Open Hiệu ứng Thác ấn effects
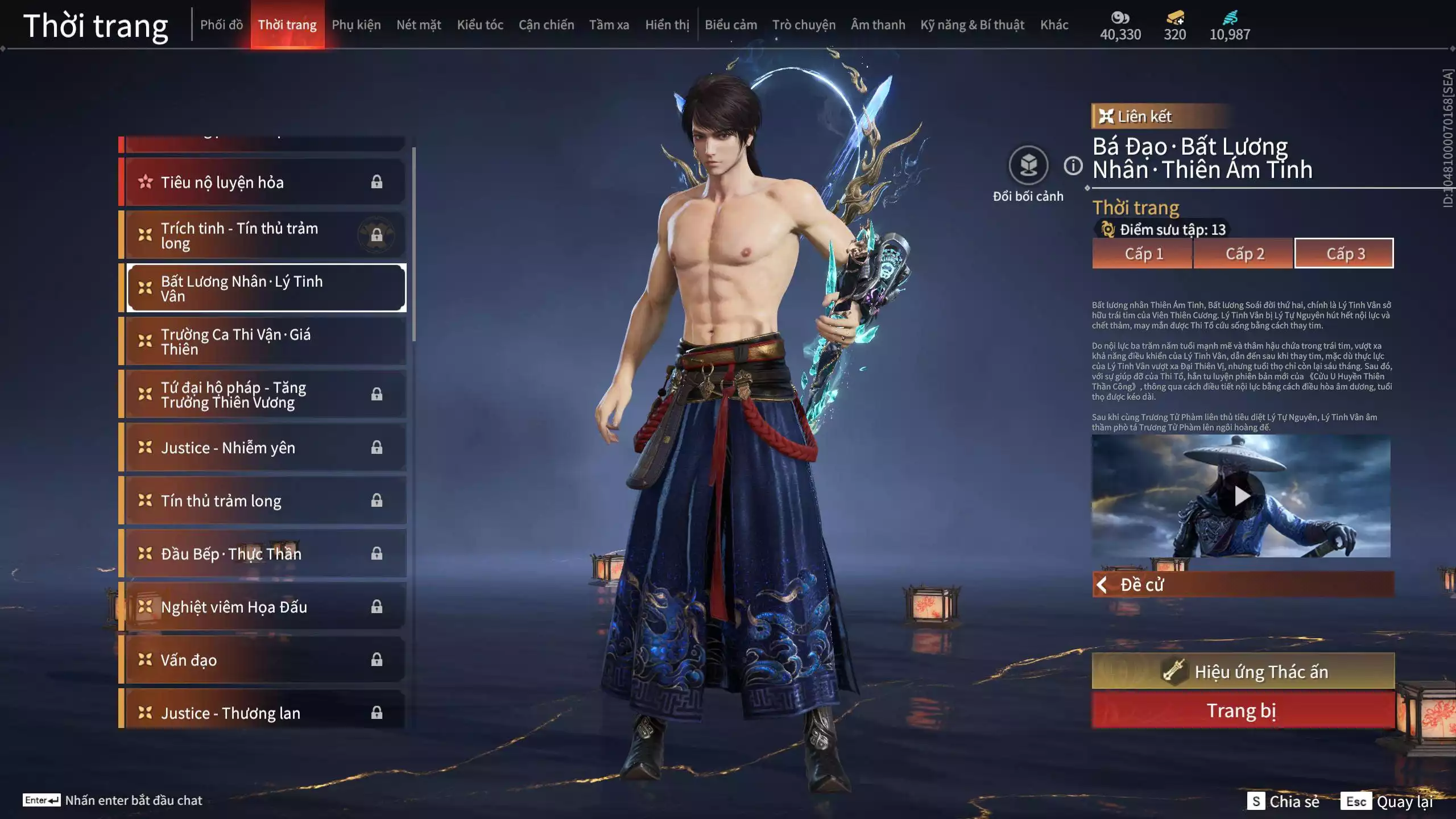The height and width of the screenshot is (819, 1456). [1243, 672]
